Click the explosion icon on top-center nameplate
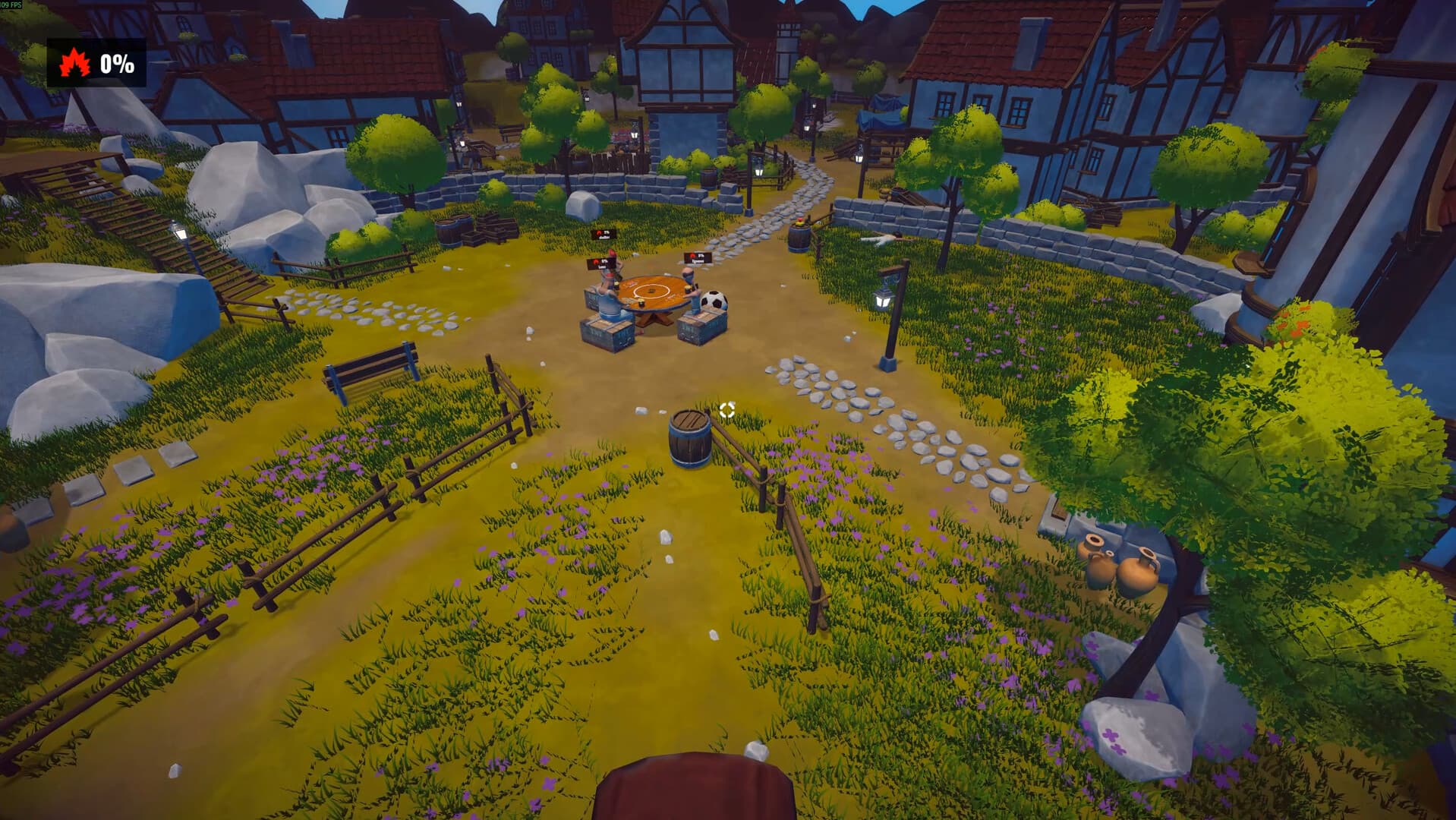Viewport: 1456px width, 820px height. tap(599, 232)
